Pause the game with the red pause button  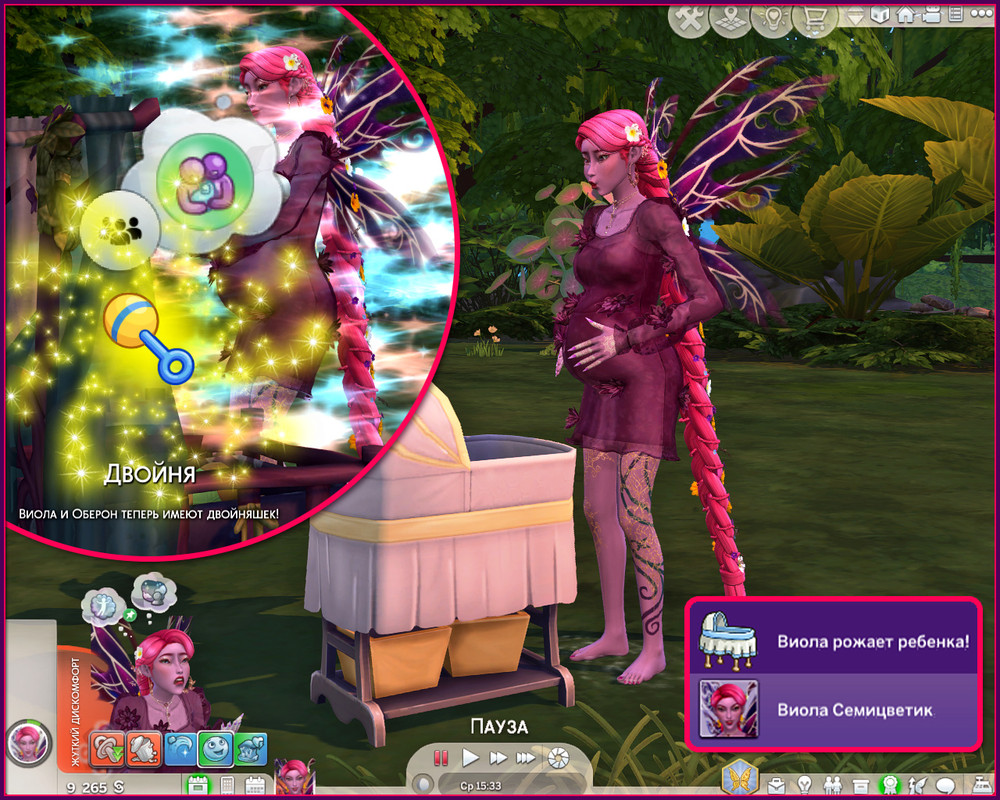coord(441,757)
